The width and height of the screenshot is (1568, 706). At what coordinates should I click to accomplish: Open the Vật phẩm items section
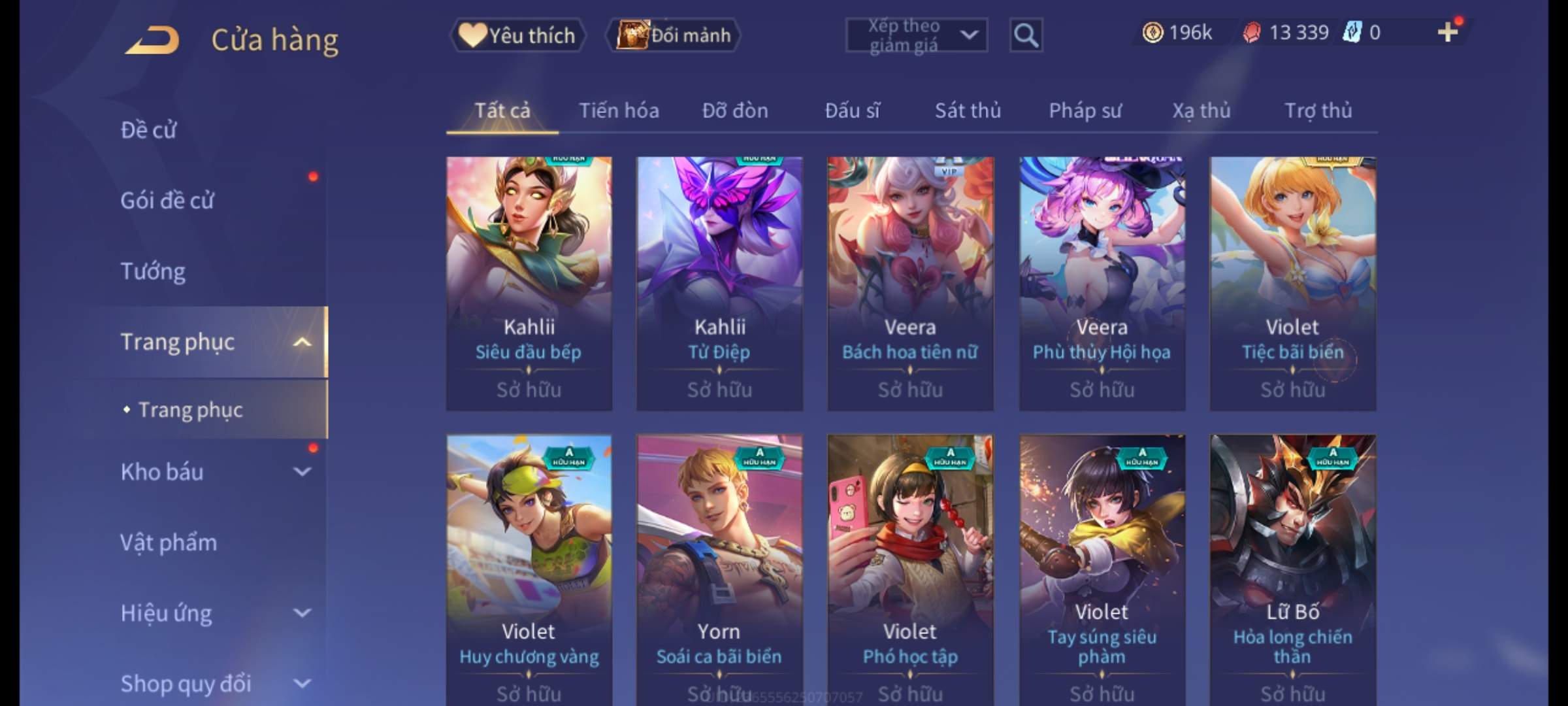pyautogui.click(x=169, y=543)
